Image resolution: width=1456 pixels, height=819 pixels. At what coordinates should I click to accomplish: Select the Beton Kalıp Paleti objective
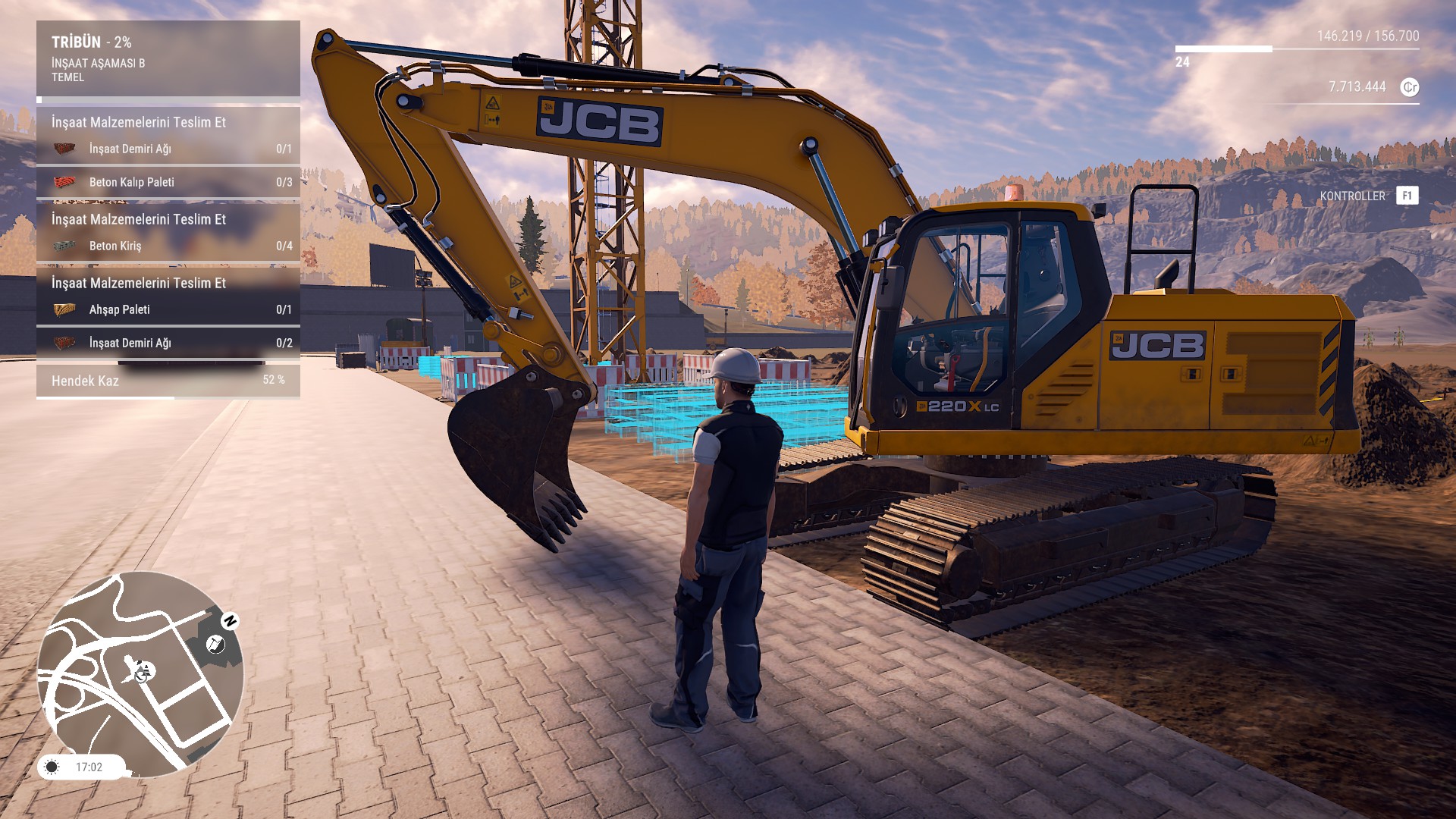point(168,182)
